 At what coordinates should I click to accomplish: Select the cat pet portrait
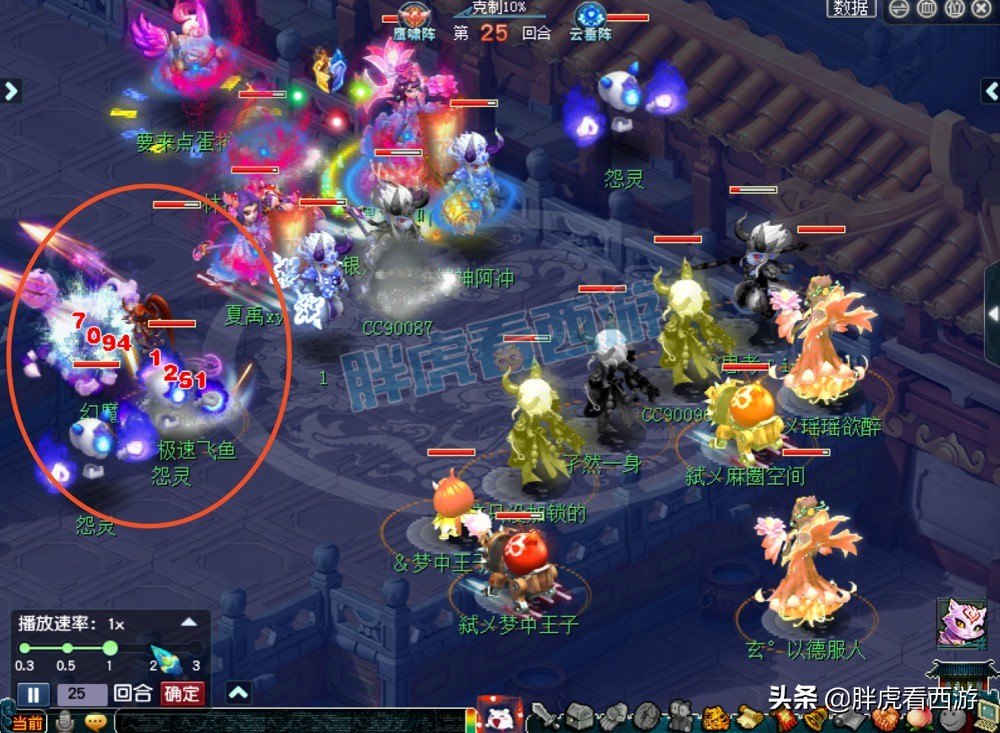(959, 622)
